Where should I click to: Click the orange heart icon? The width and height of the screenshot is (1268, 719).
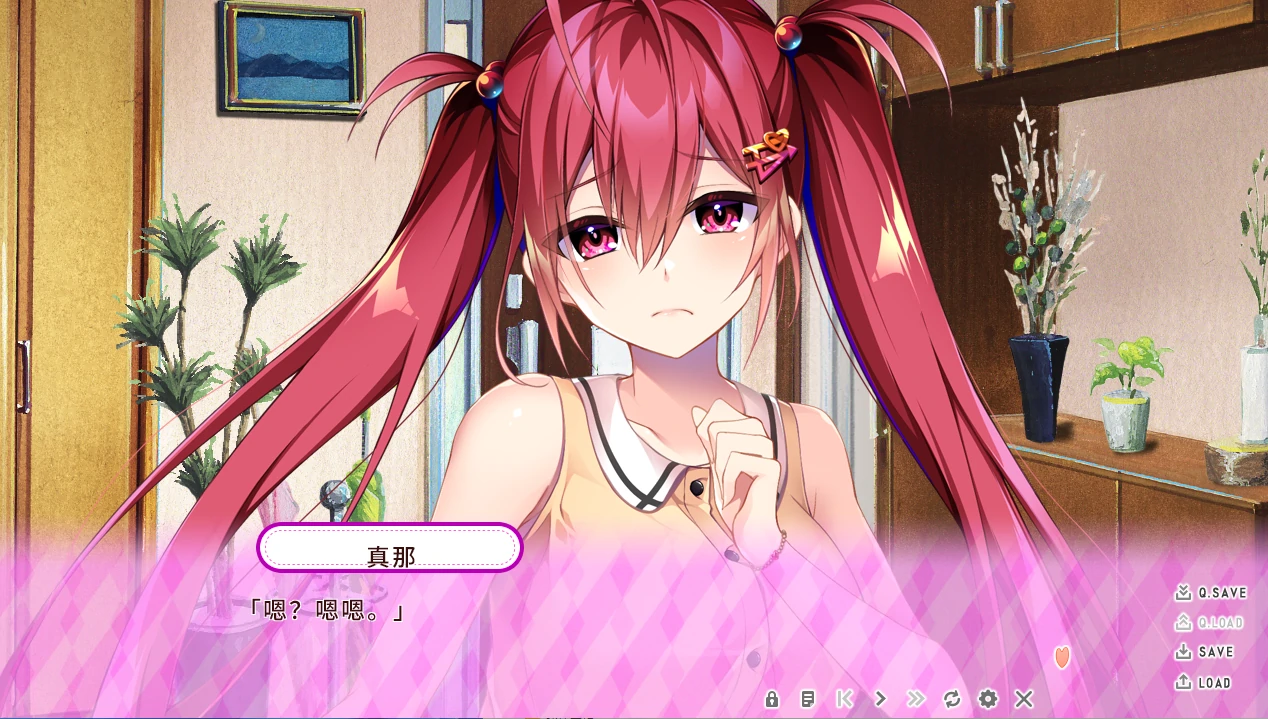click(x=1062, y=657)
